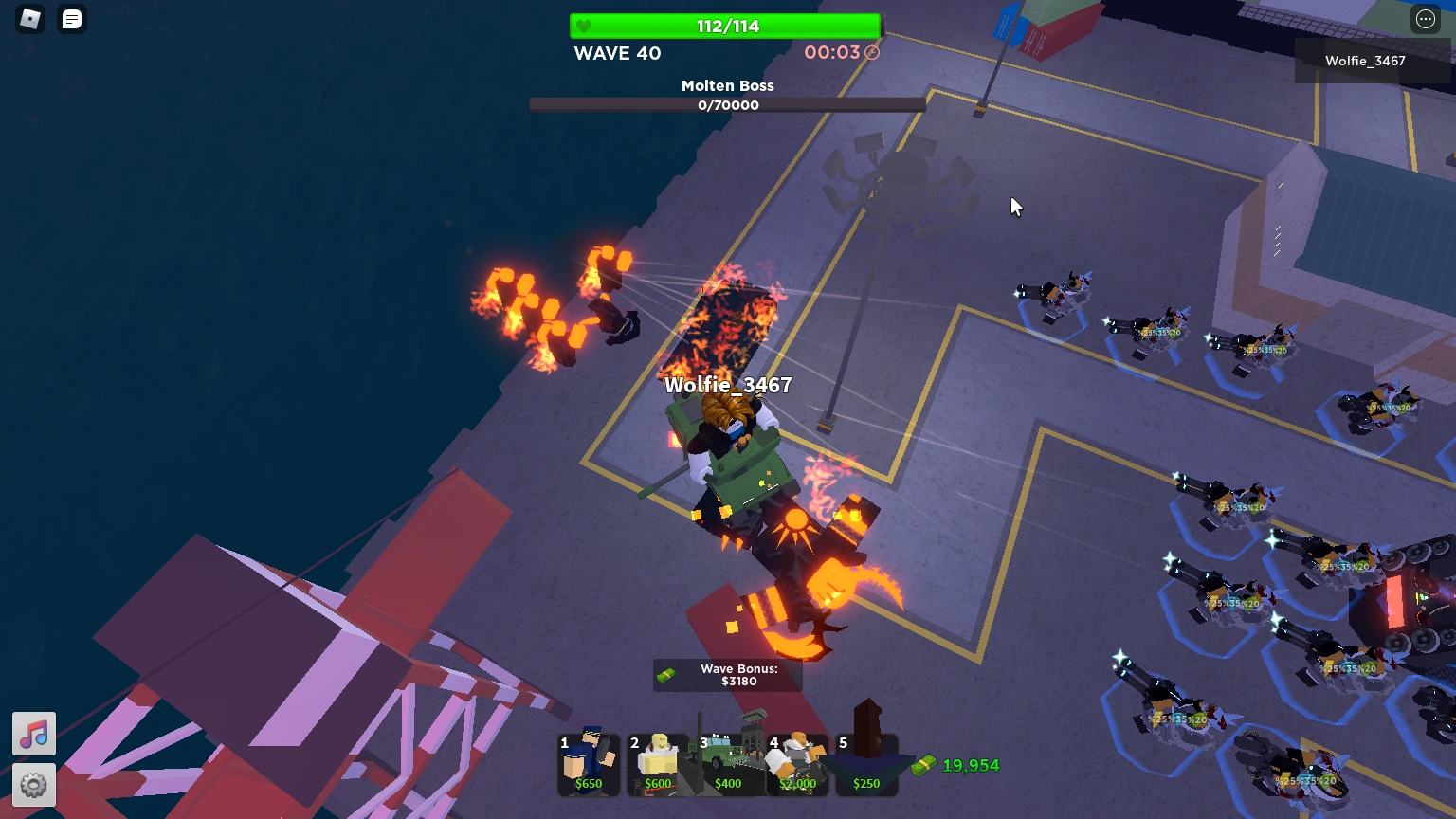Select the Molten Boss title text
Viewport: 1456px width, 819px height.
pyautogui.click(x=727, y=85)
